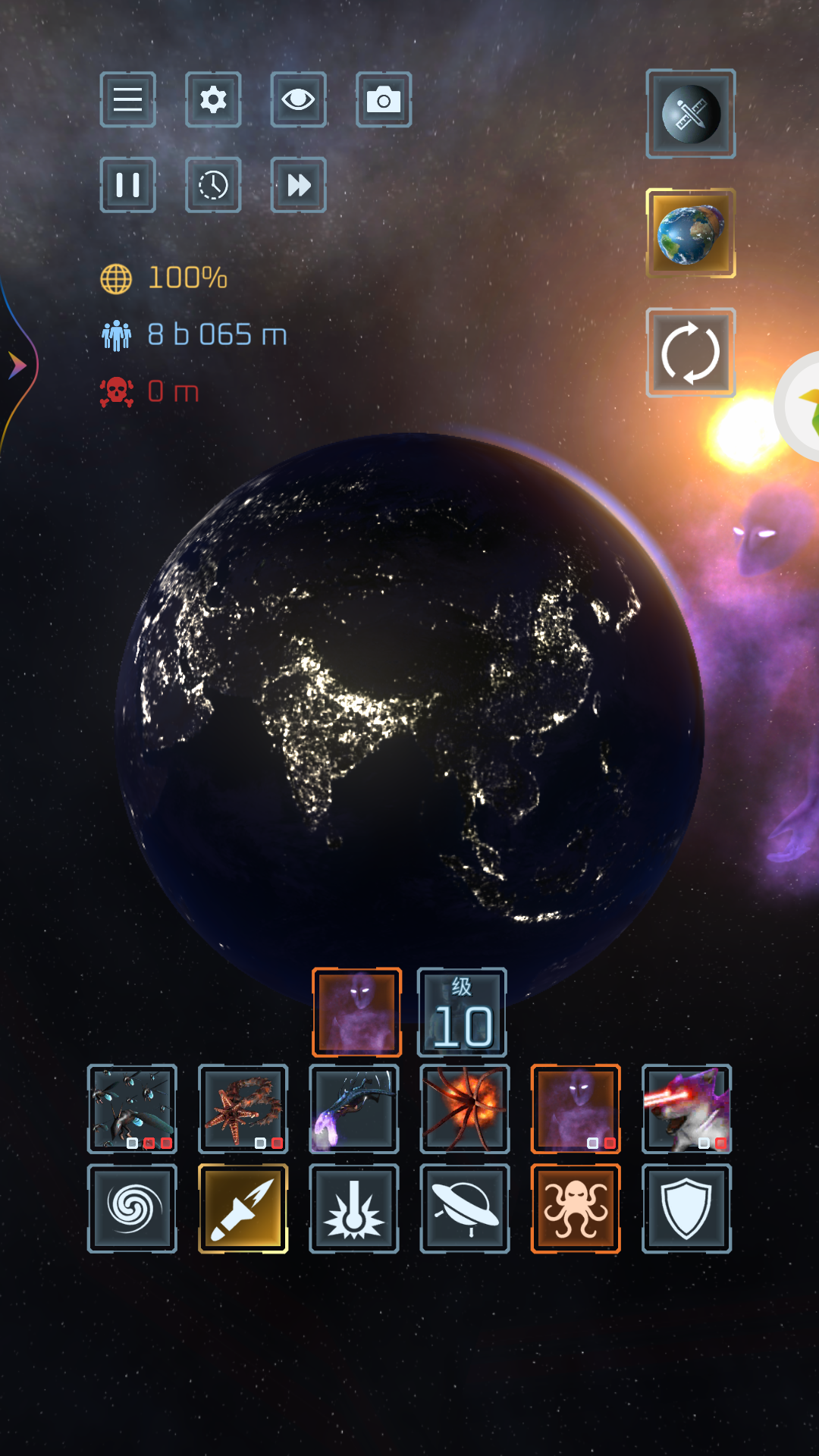Expand the side panel arrow tab

(17, 366)
